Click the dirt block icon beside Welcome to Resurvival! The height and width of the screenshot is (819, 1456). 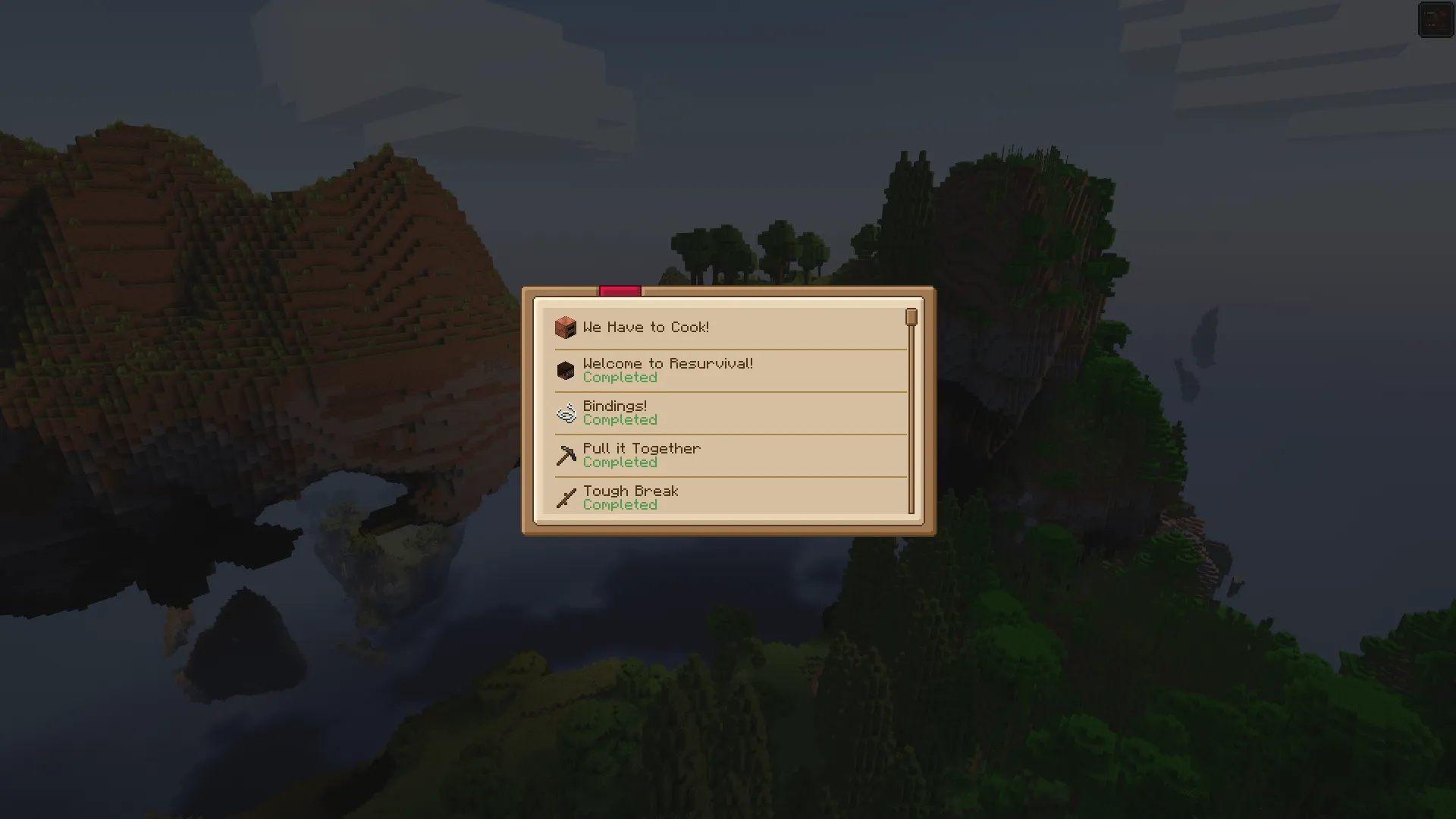[x=564, y=370]
